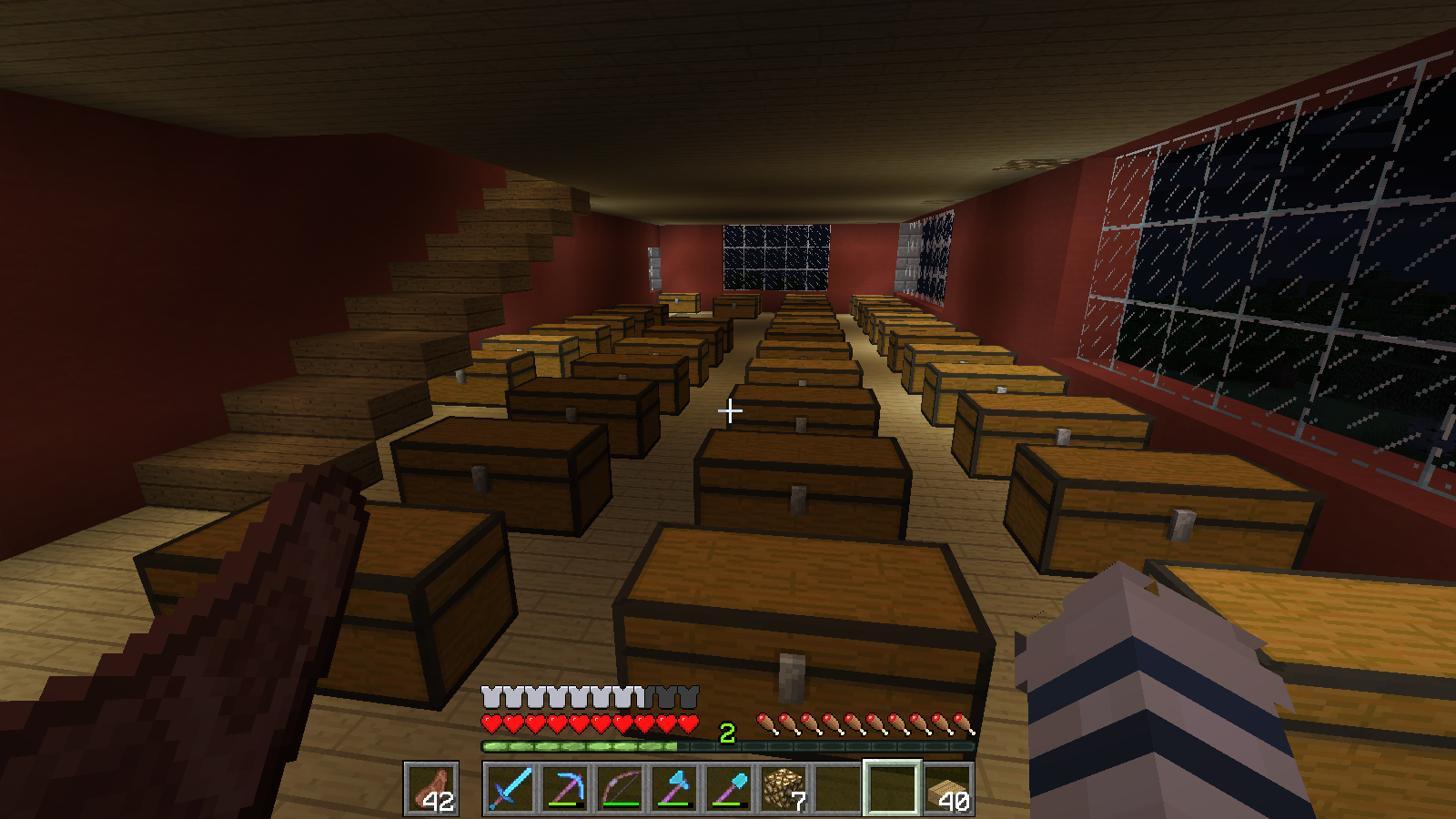Choose the wooden slab stack of 40
Image resolution: width=1456 pixels, height=819 pixels.
[947, 788]
